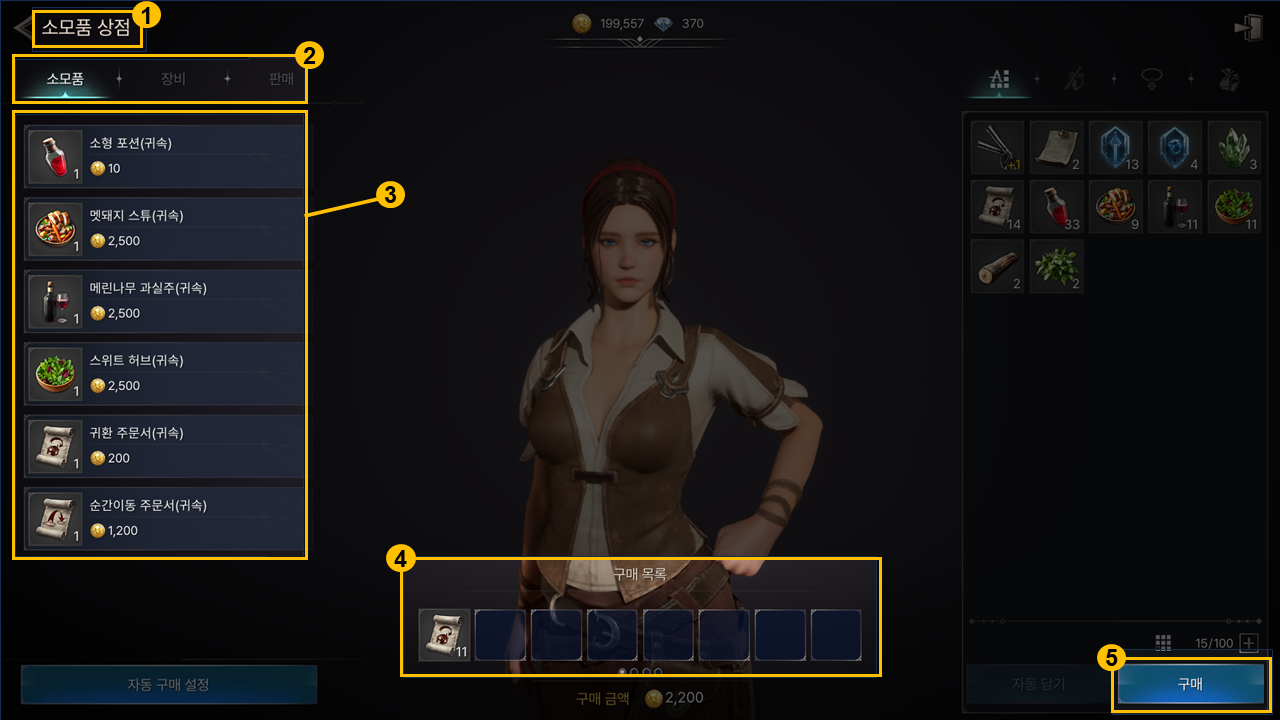The image size is (1280, 720).
Task: Confirm with the 구매 button
Action: tap(1190, 684)
